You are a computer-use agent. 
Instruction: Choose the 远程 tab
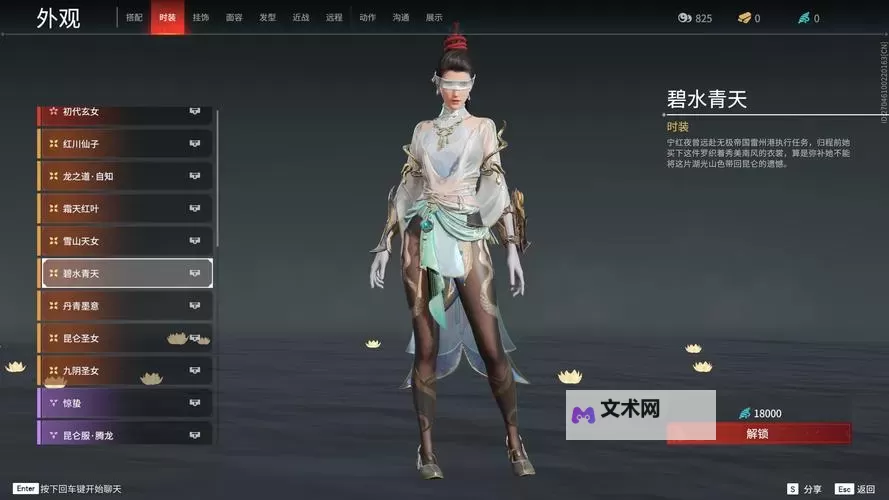click(334, 18)
